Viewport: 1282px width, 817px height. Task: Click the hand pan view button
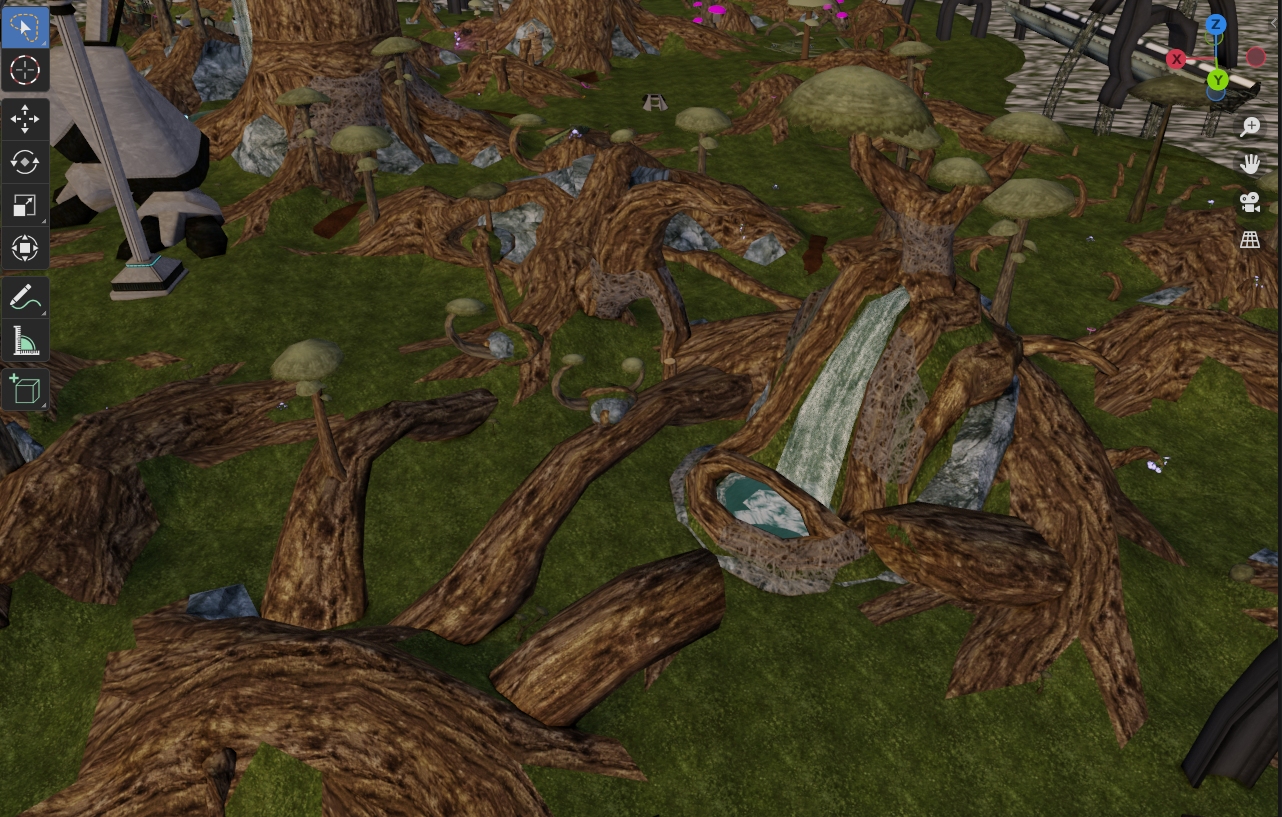(x=1250, y=164)
